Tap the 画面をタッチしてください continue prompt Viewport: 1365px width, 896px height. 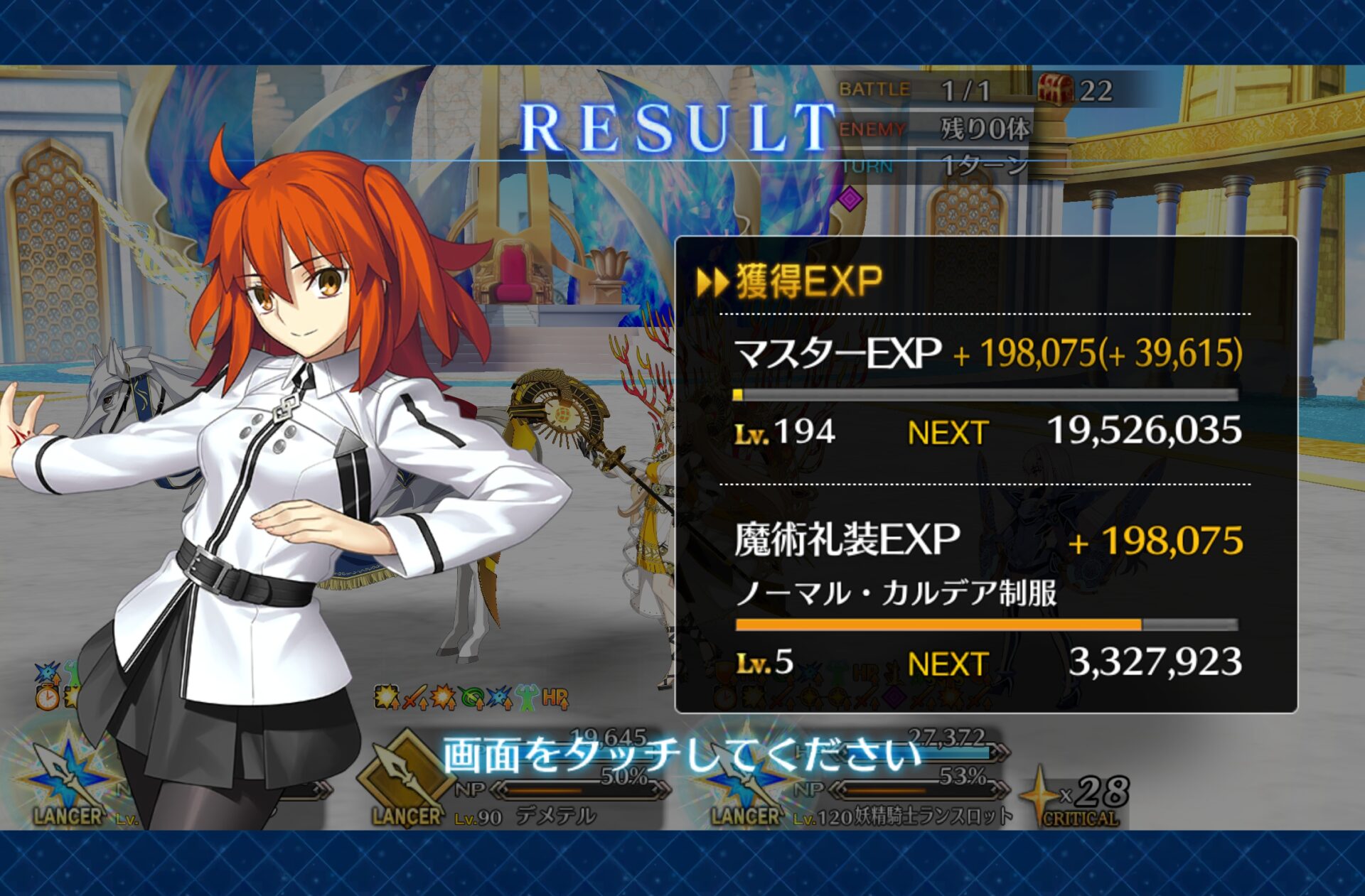pos(682,755)
